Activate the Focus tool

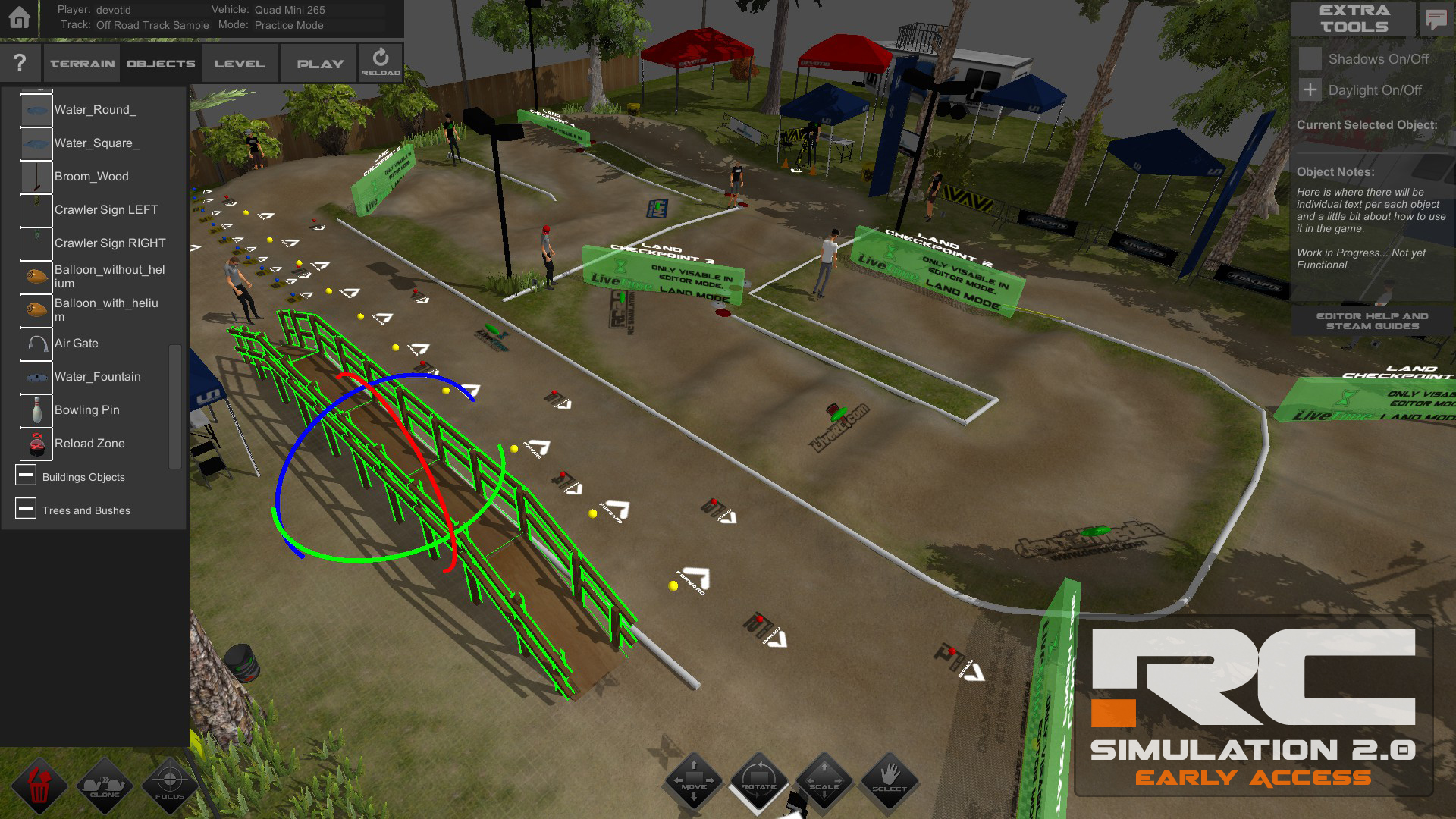169,786
